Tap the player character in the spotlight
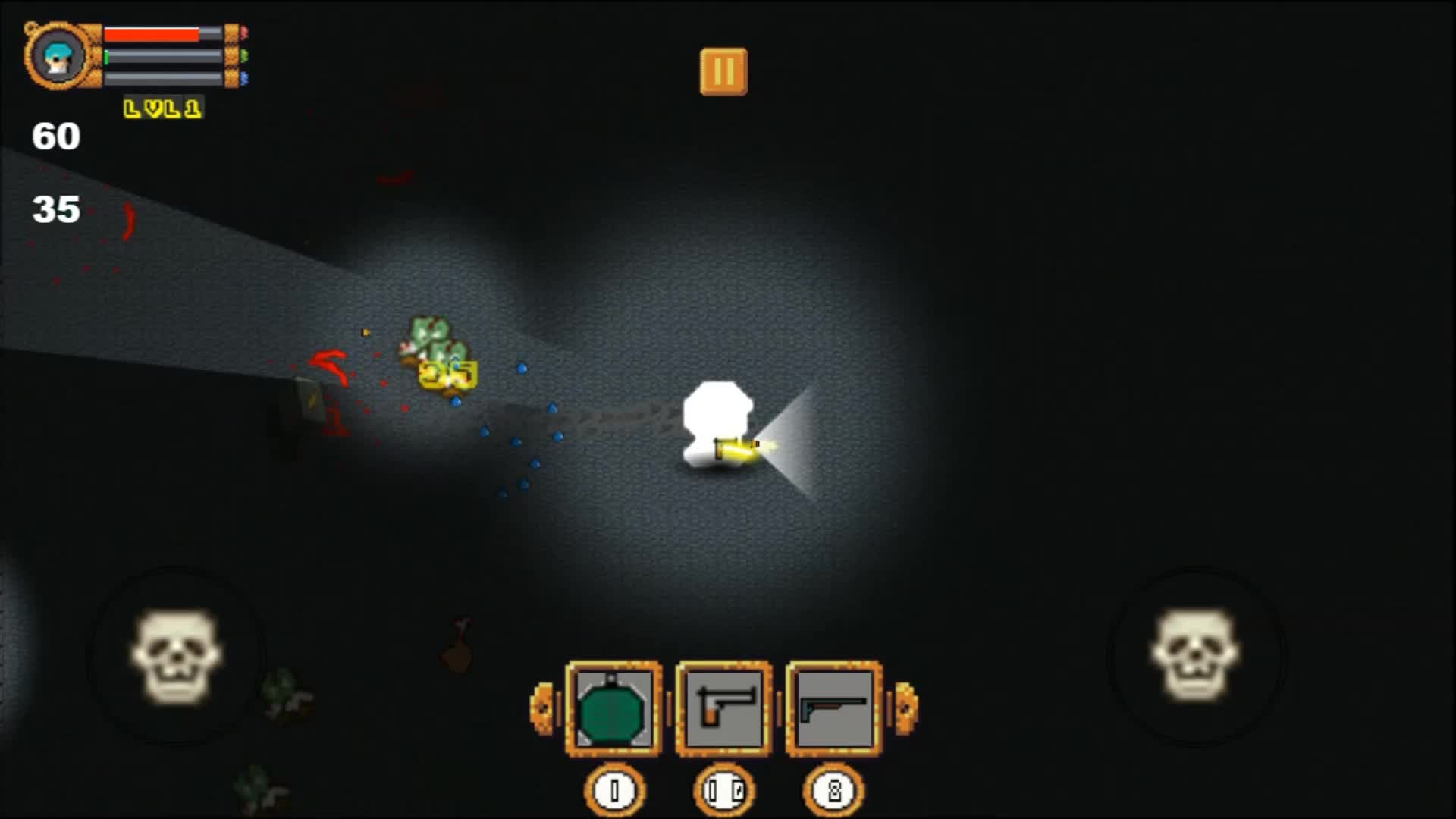This screenshot has width=1456, height=819. point(717,425)
